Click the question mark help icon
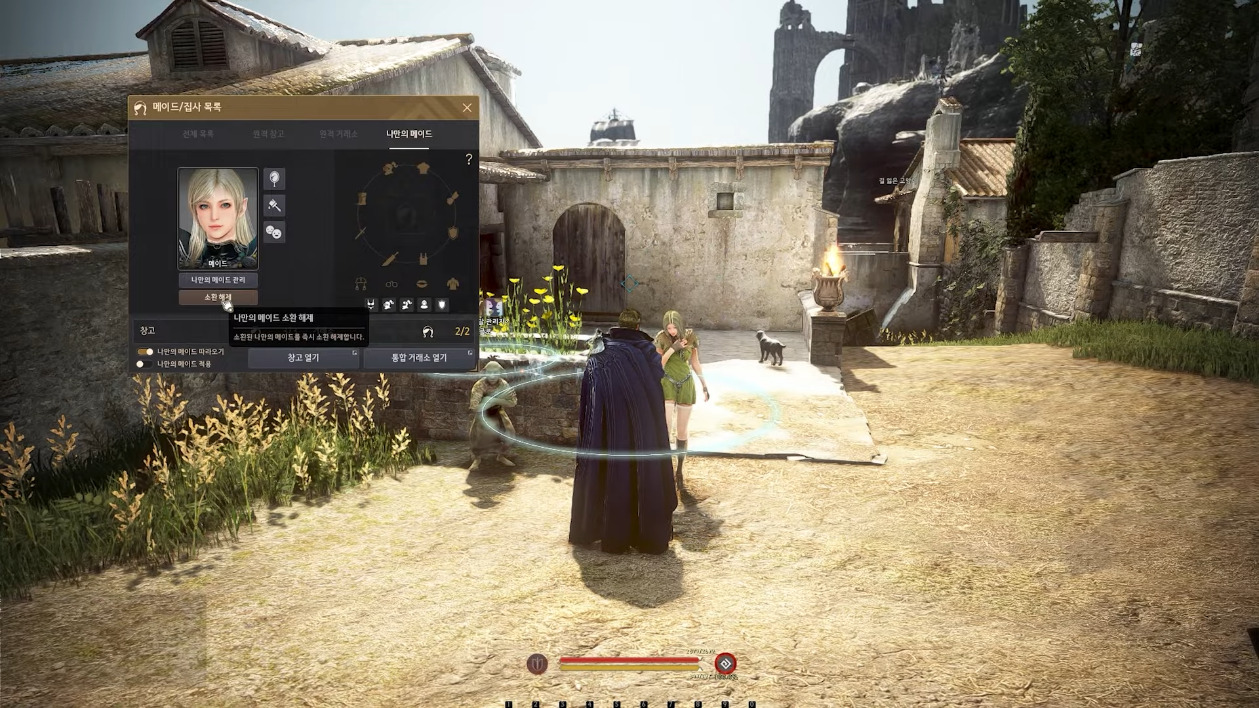The image size is (1259, 708). pos(468,160)
